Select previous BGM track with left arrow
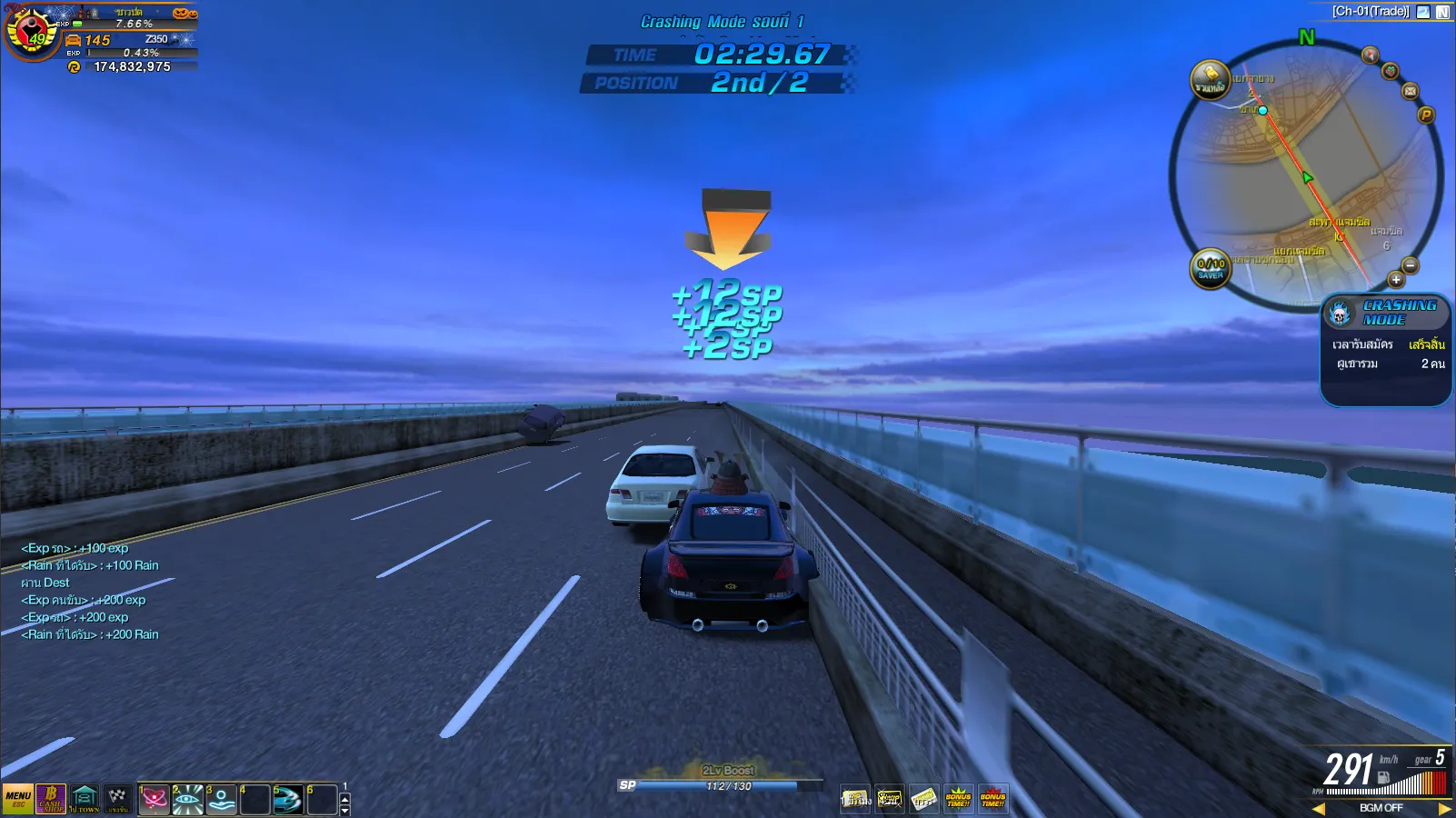The width and height of the screenshot is (1456, 818). 1319,808
